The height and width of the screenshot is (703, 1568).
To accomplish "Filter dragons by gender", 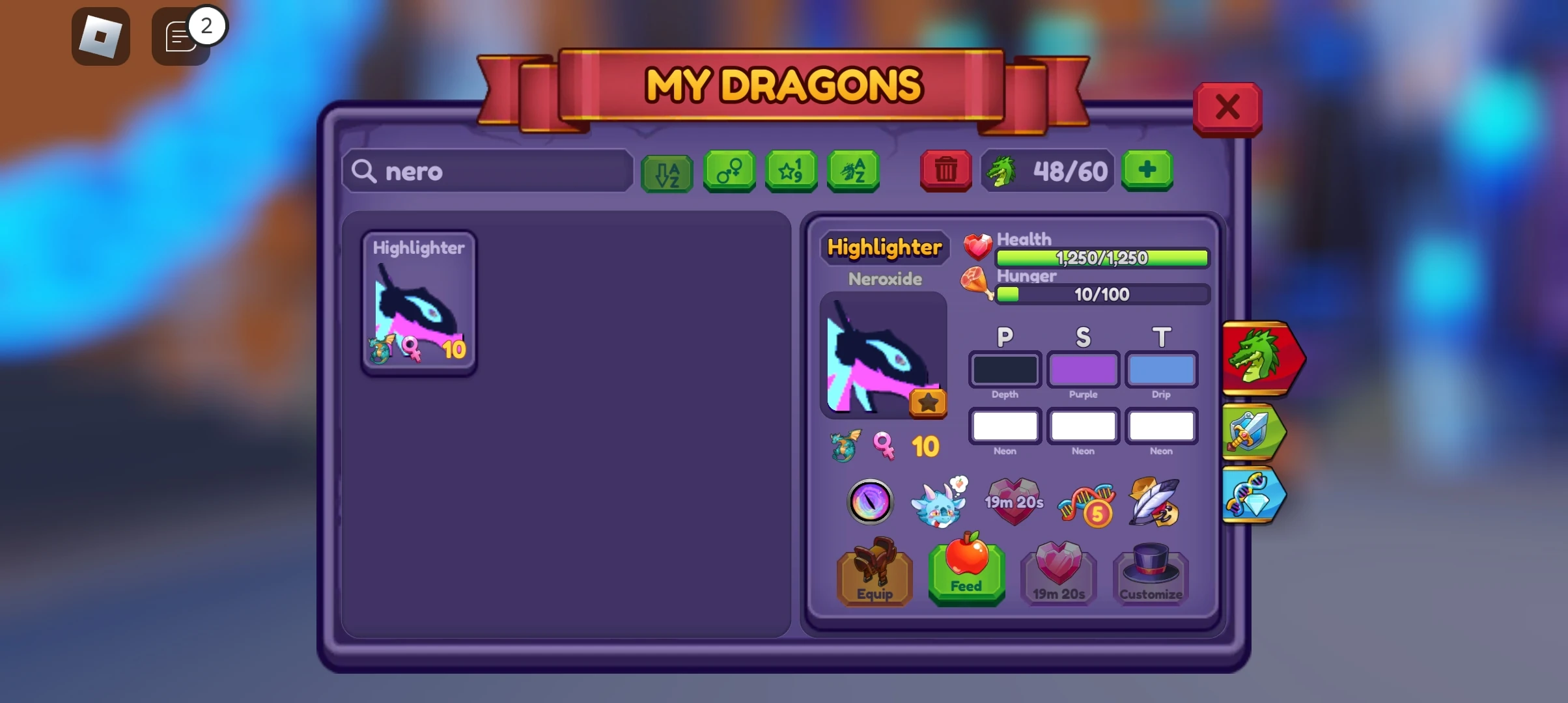I will (x=729, y=171).
